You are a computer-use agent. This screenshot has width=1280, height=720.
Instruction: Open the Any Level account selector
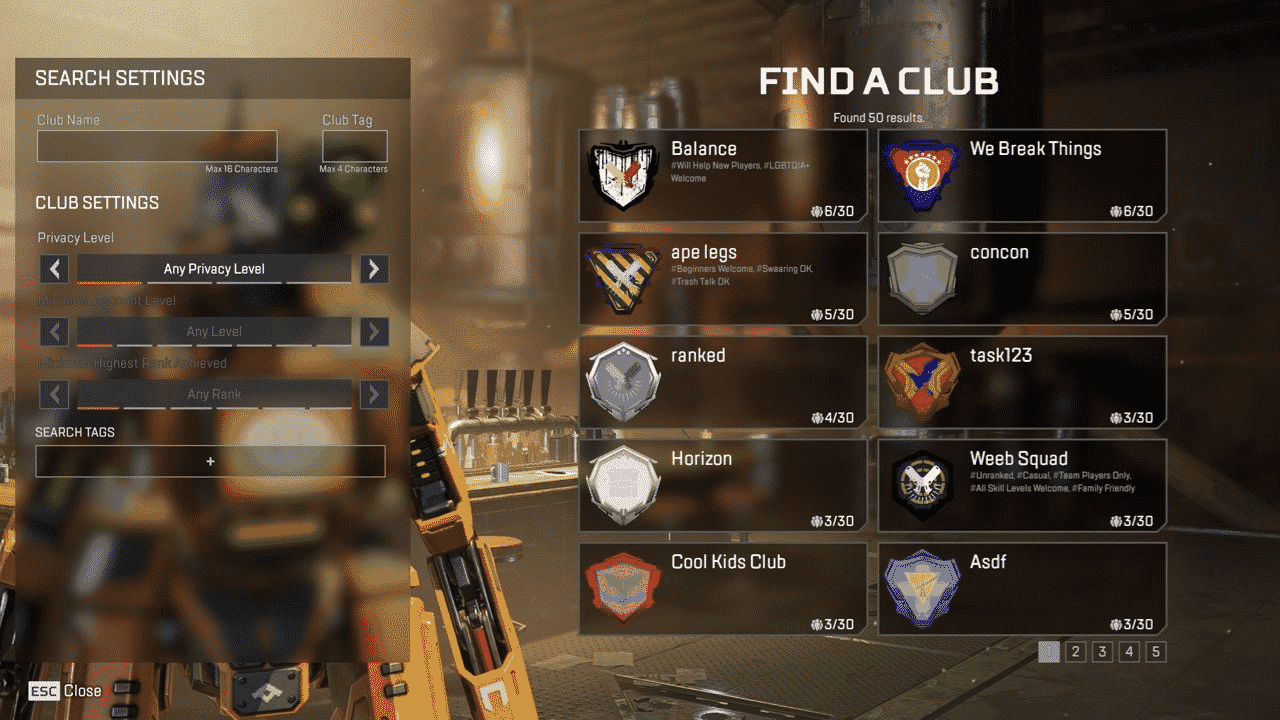coord(214,331)
